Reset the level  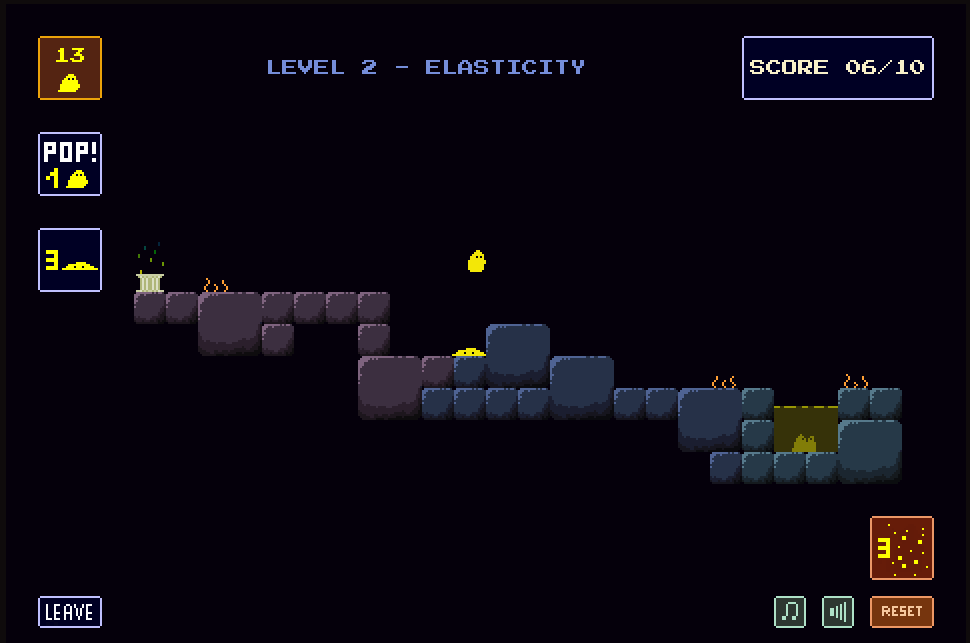pyautogui.click(x=901, y=612)
